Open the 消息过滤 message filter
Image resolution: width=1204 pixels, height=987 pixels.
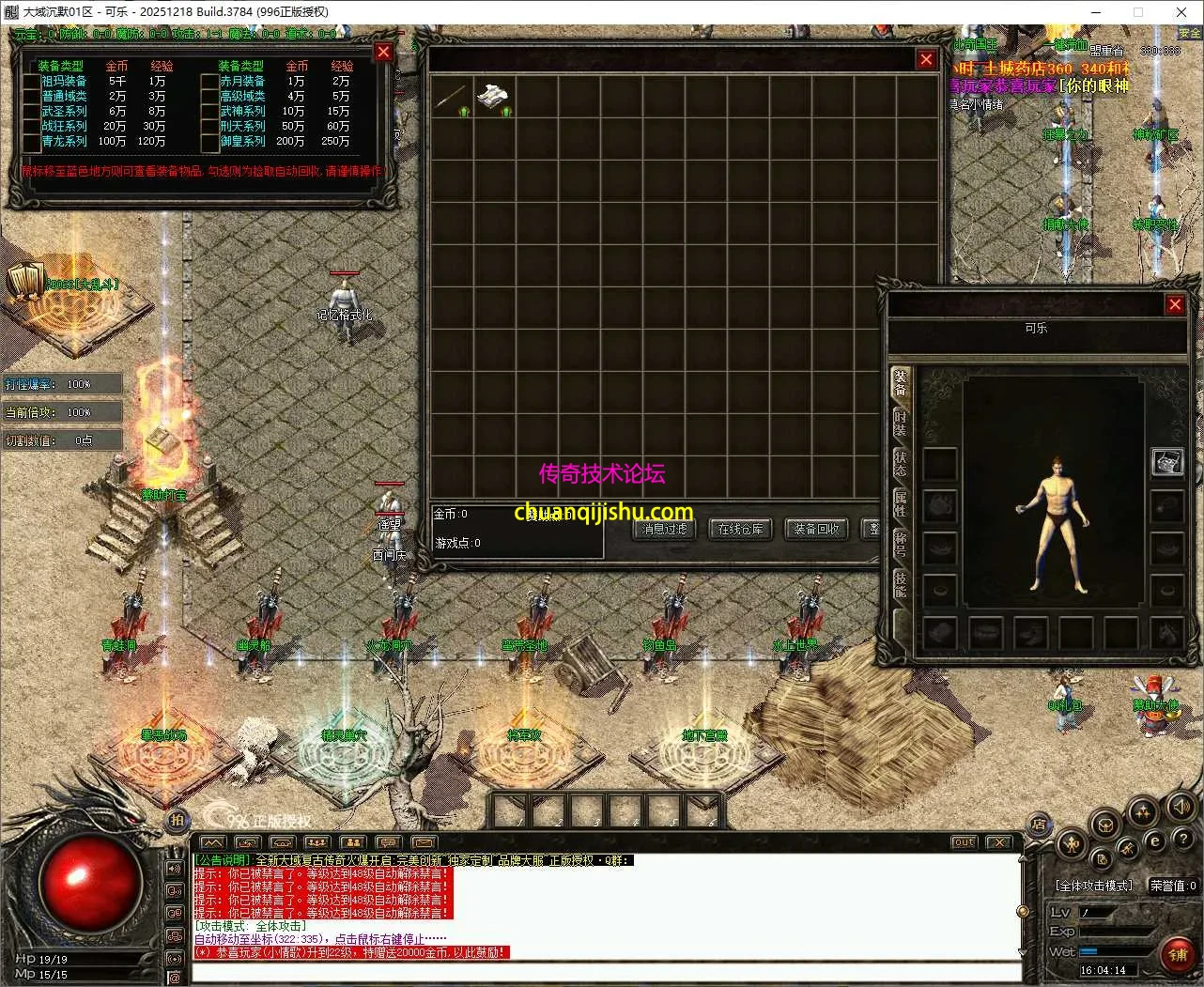(665, 530)
